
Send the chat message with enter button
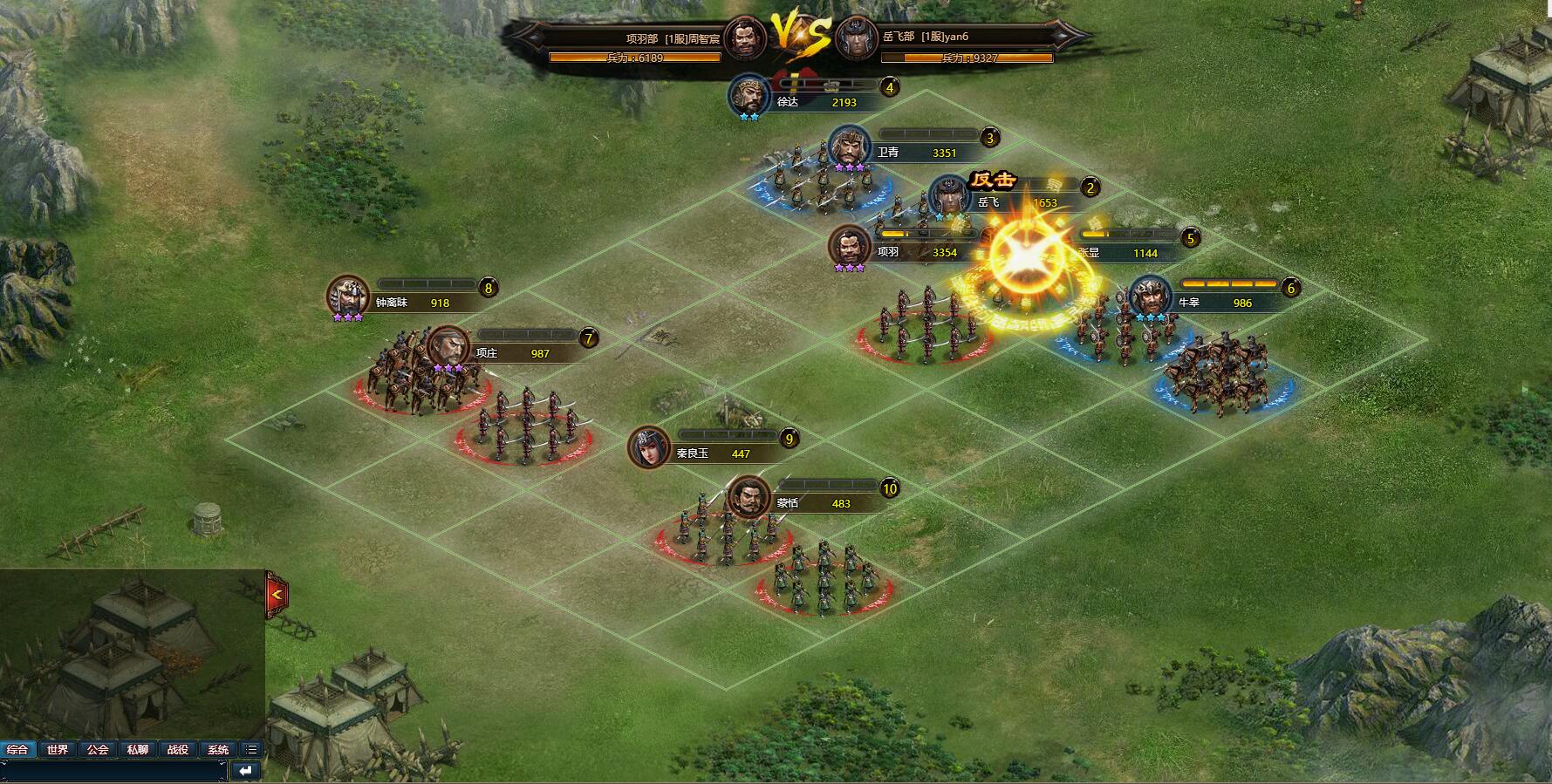247,771
